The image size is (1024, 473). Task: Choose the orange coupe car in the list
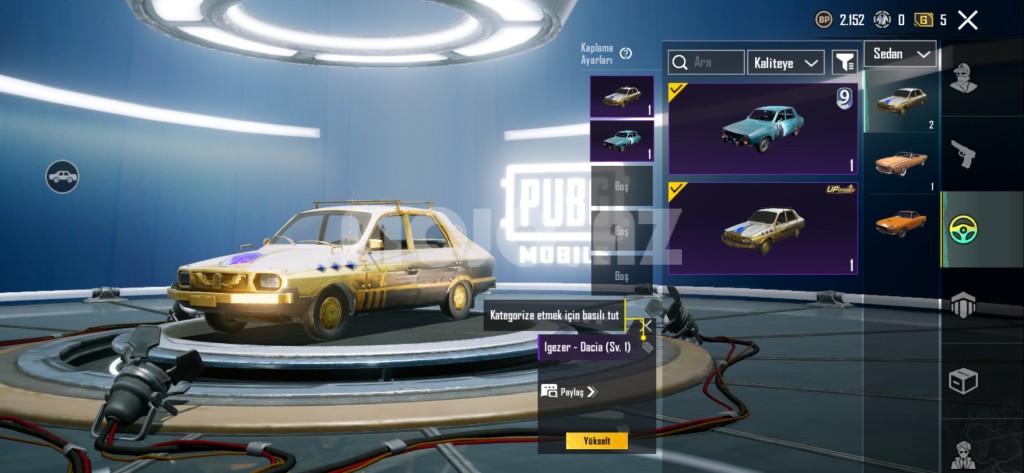901,222
